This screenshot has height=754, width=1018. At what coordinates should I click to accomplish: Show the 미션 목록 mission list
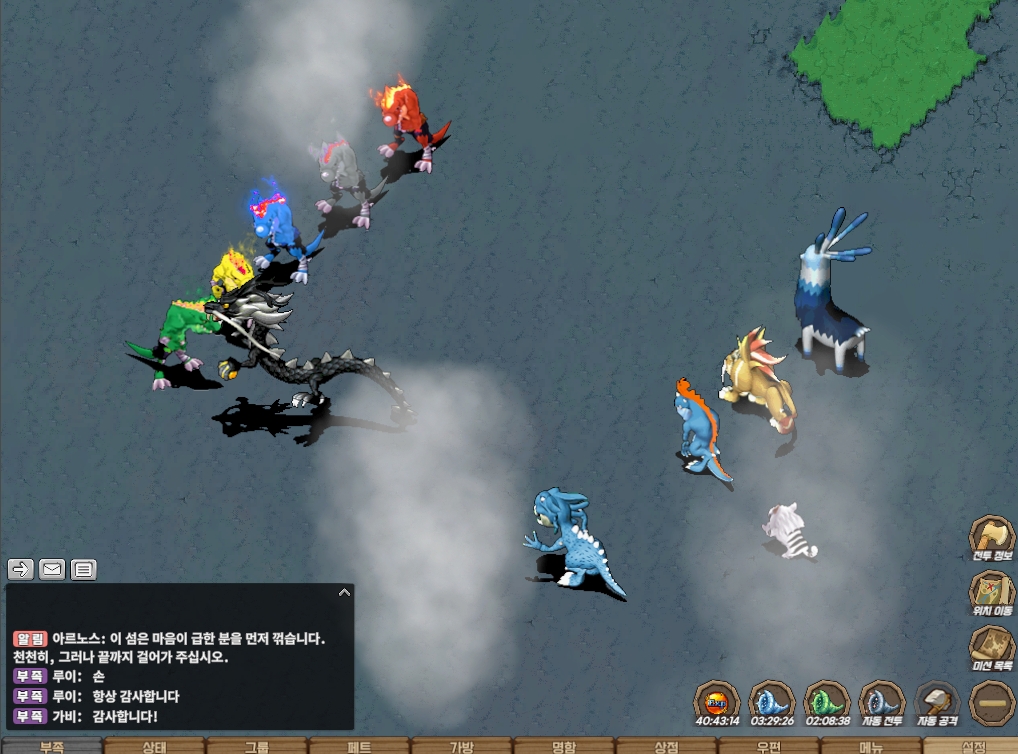(x=993, y=647)
